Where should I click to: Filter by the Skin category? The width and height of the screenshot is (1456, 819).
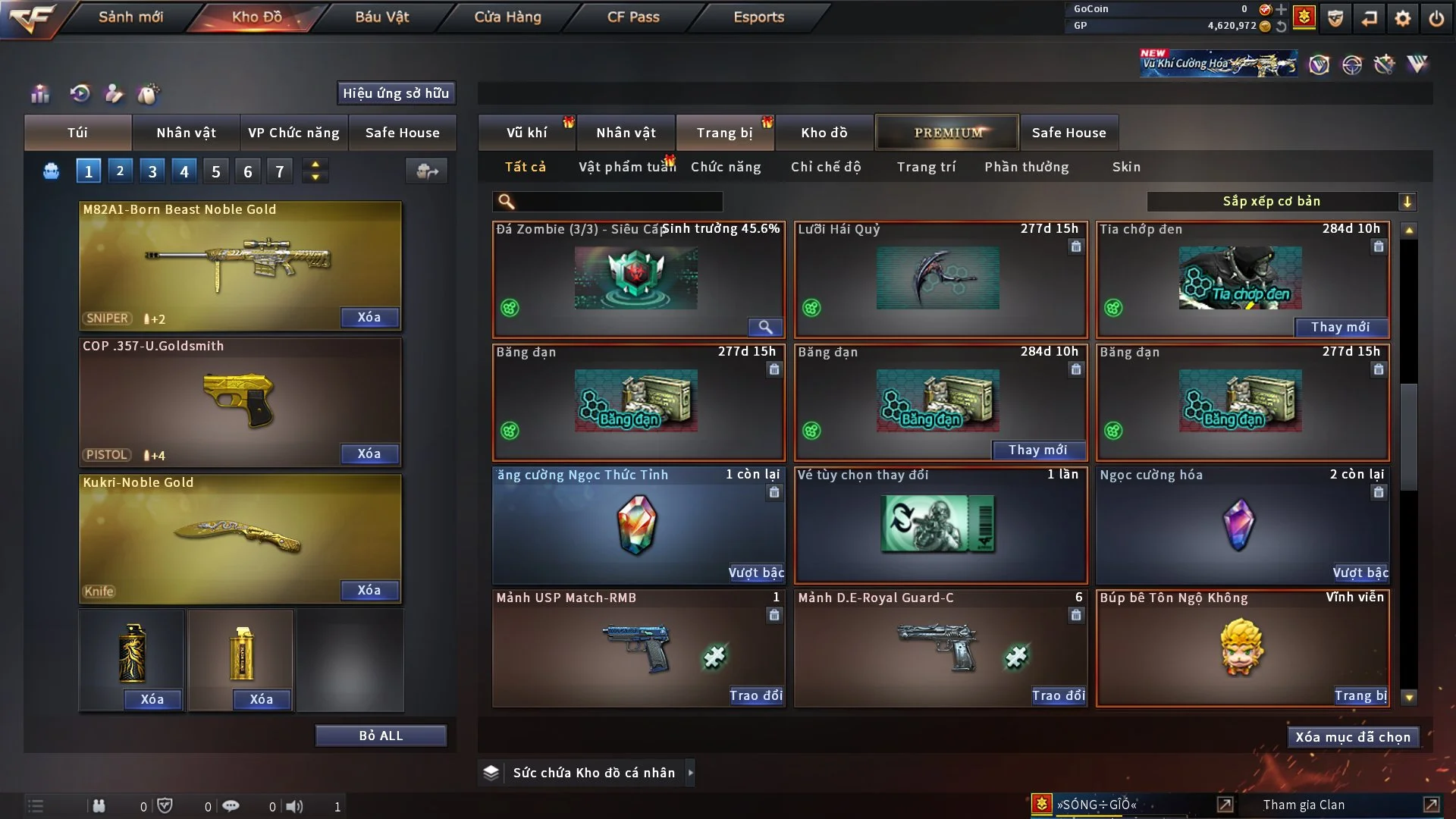pyautogui.click(x=1126, y=167)
